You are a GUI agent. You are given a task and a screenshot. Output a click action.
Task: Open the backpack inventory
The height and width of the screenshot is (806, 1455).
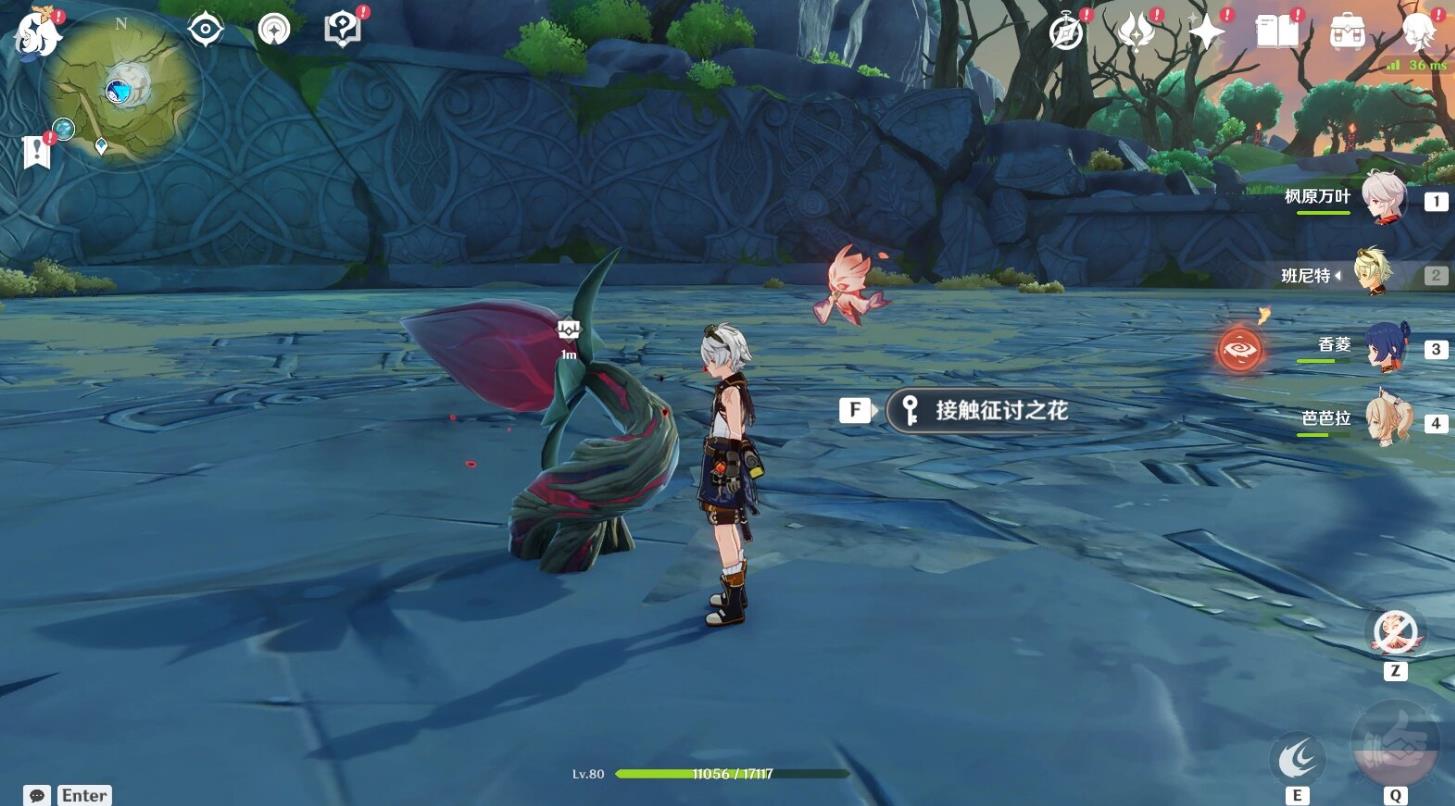(x=1347, y=33)
